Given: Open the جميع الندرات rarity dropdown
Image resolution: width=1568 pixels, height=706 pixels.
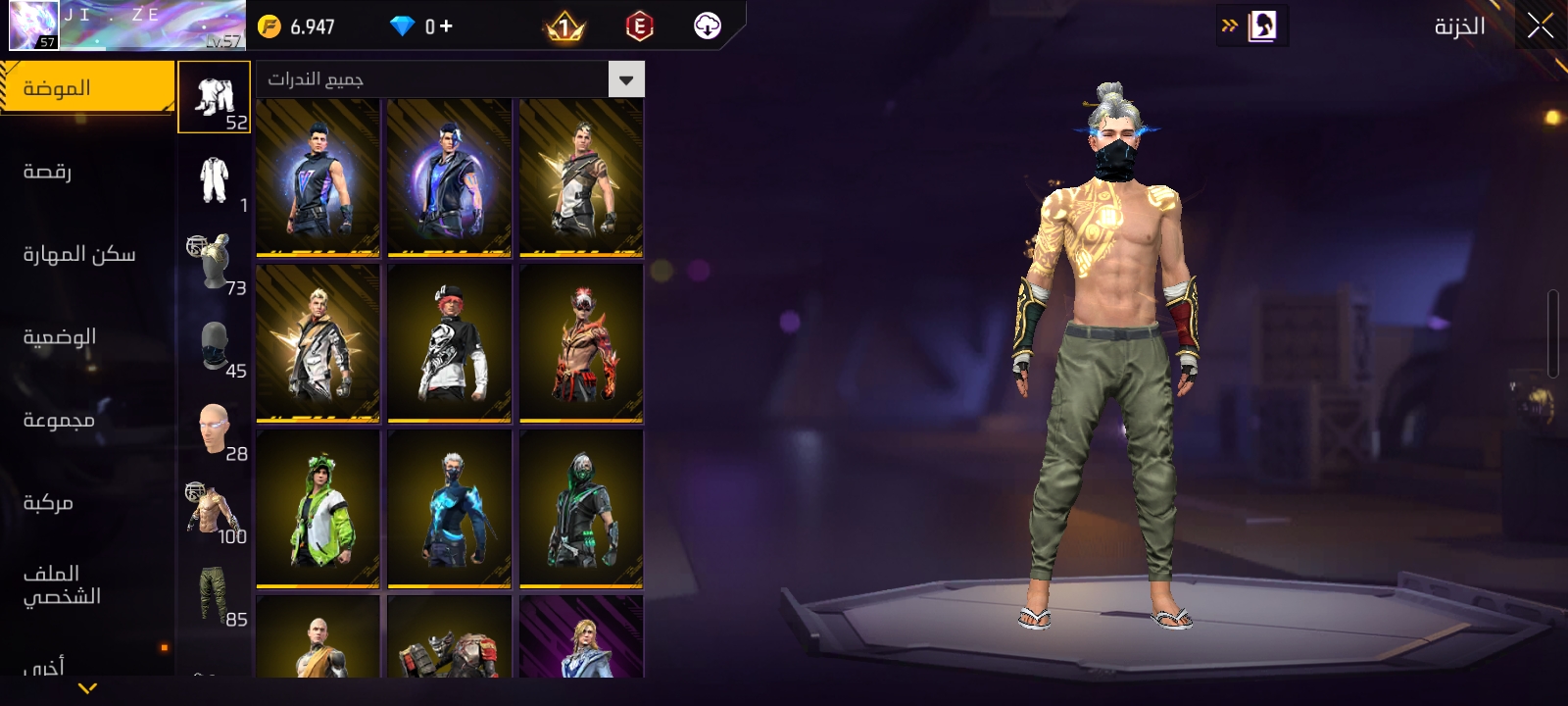Looking at the screenshot, I should [x=450, y=79].
